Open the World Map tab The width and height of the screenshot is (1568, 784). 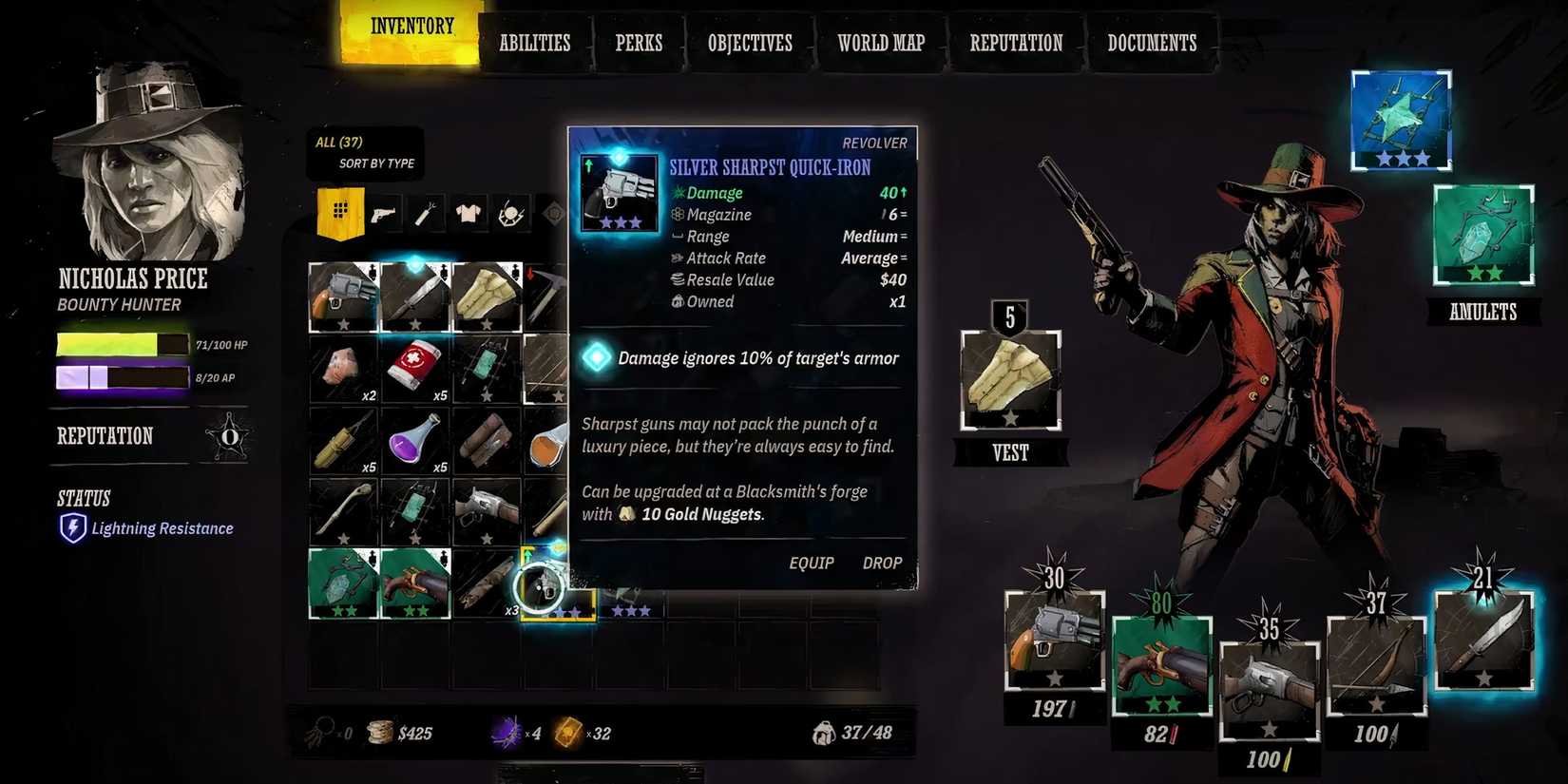click(881, 43)
